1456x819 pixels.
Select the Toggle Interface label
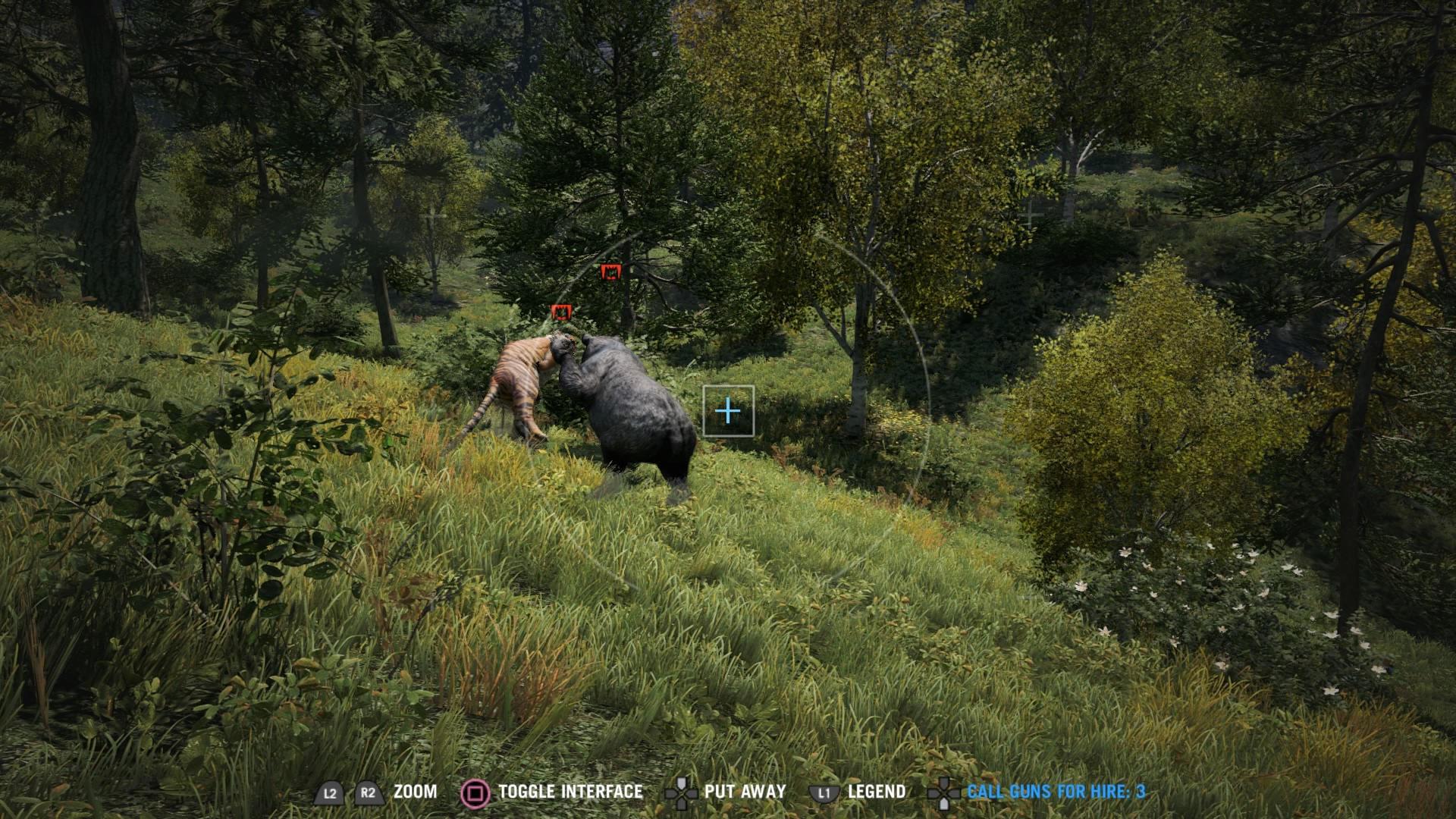(x=570, y=792)
